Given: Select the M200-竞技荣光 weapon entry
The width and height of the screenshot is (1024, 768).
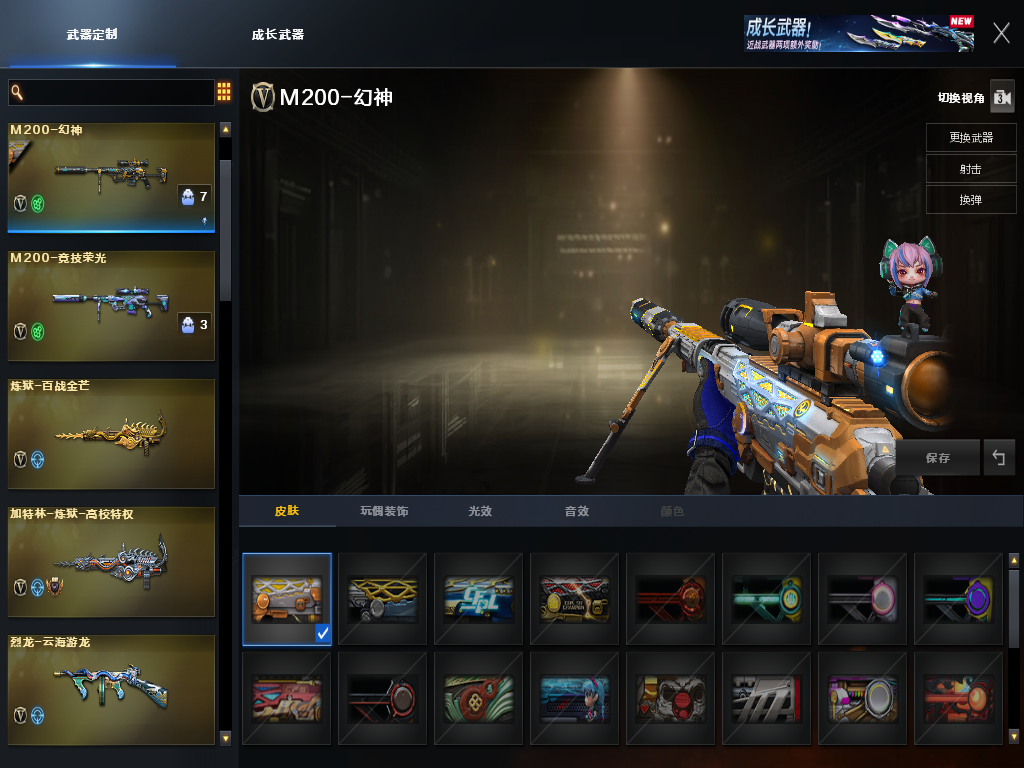Looking at the screenshot, I should click(x=111, y=305).
